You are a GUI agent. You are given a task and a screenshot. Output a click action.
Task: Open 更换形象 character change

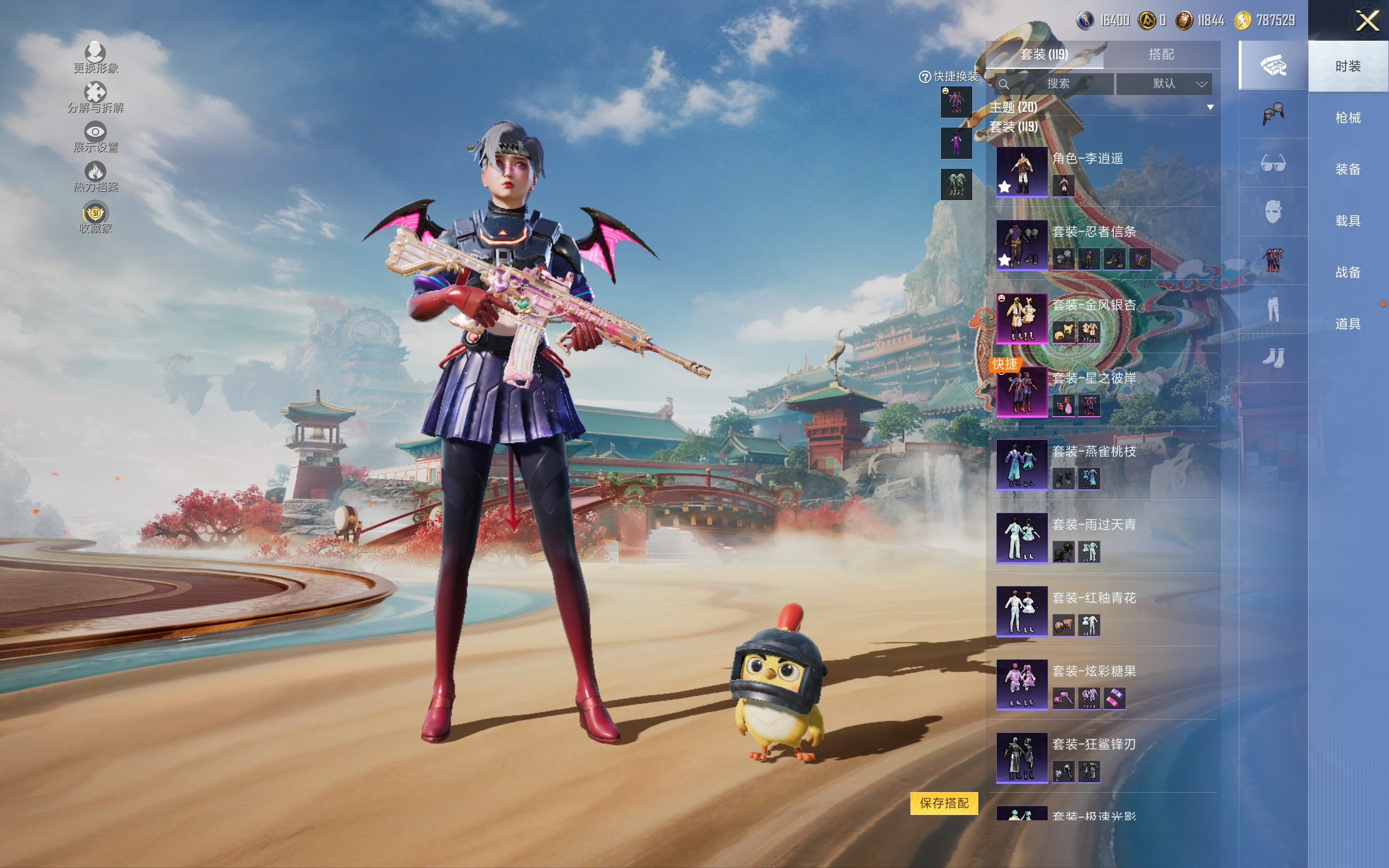(x=95, y=58)
